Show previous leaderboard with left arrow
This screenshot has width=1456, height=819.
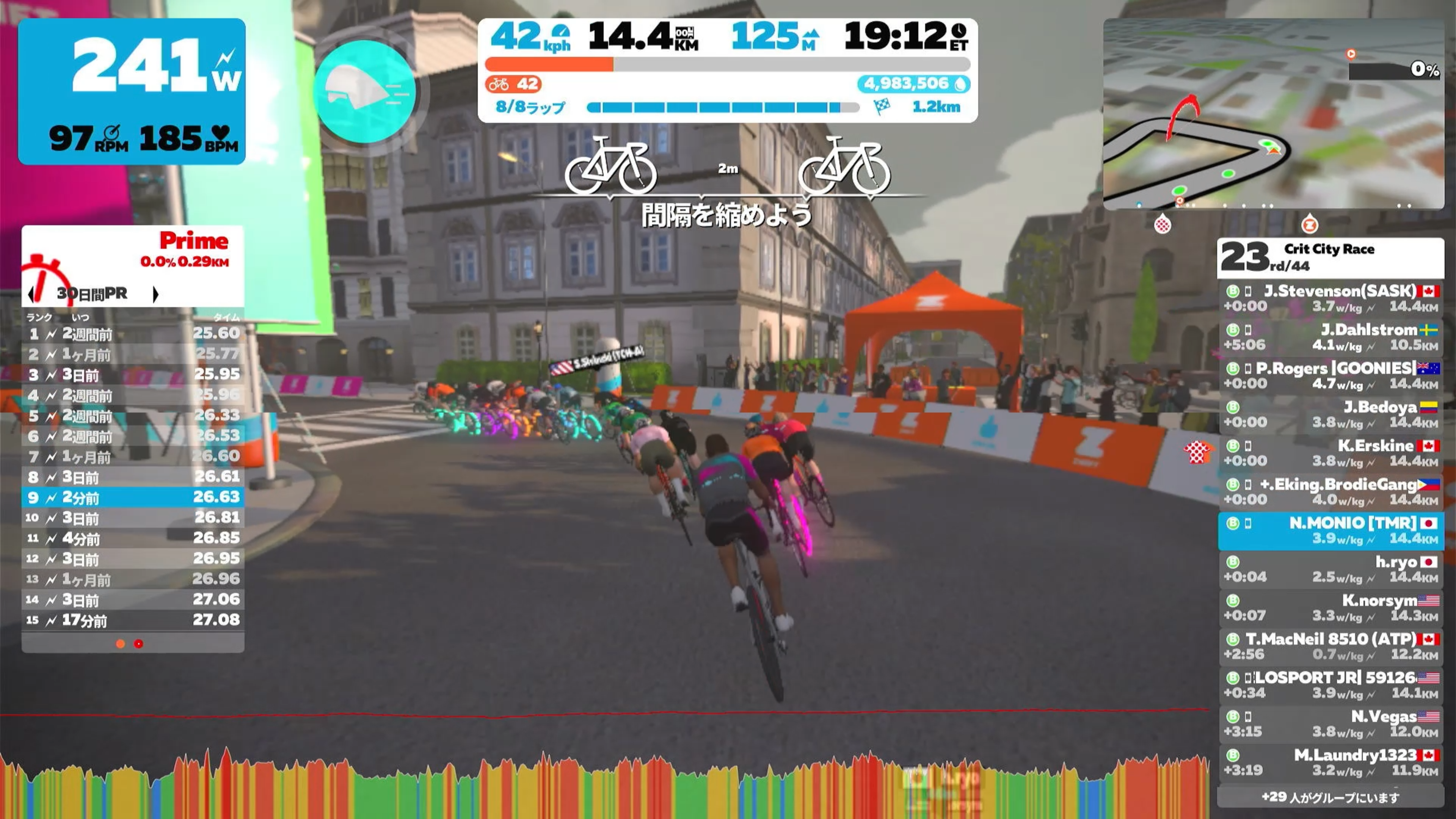[31, 294]
